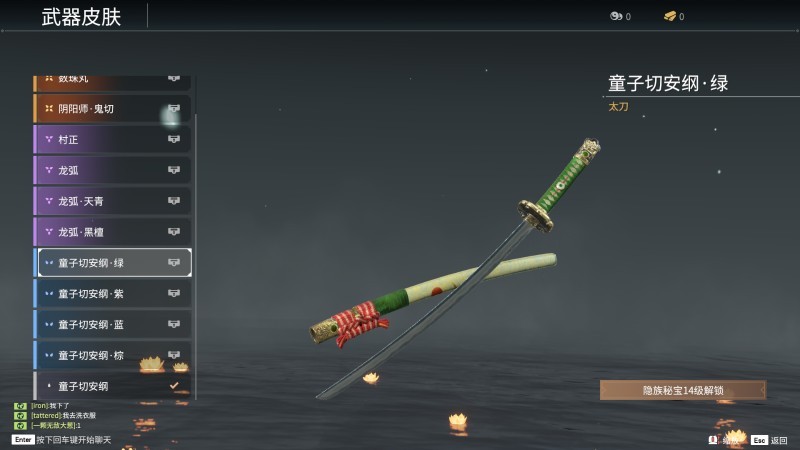
Task: Preview the 童子切安纲·紫 skin
Action: [112, 294]
